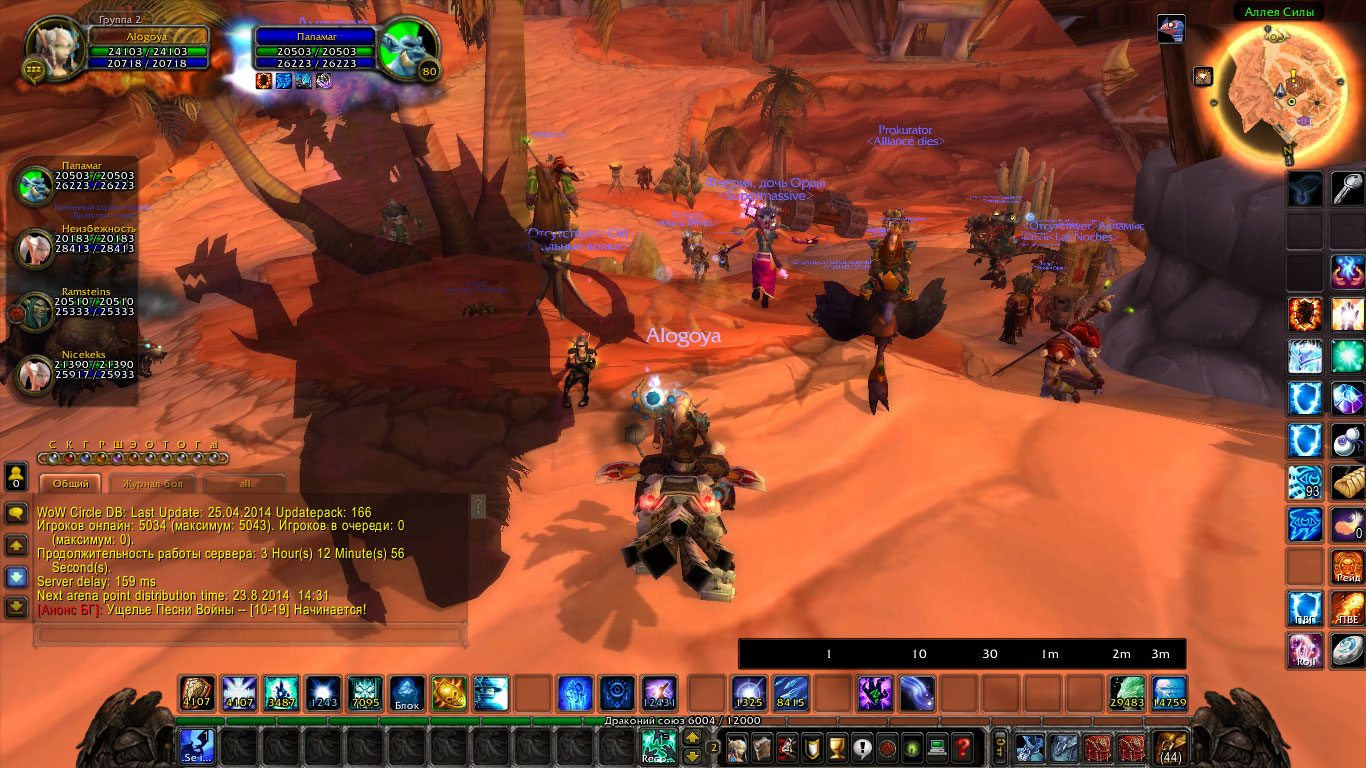Jump chat to bottom with the underlined arrow

(x=16, y=606)
